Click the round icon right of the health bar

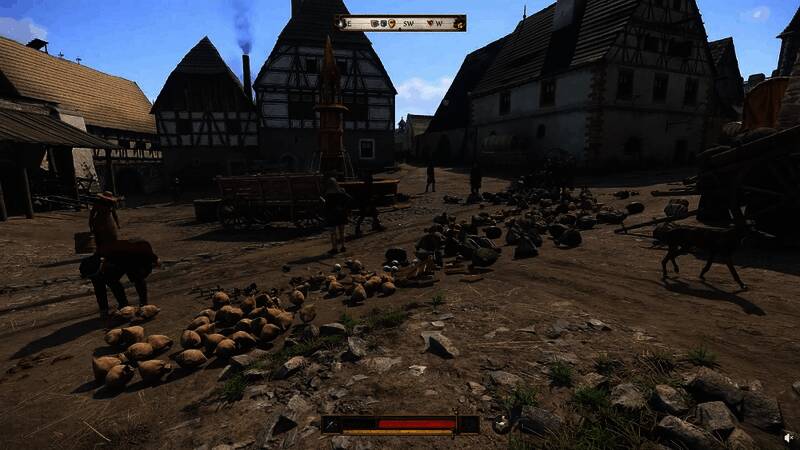[501, 424]
